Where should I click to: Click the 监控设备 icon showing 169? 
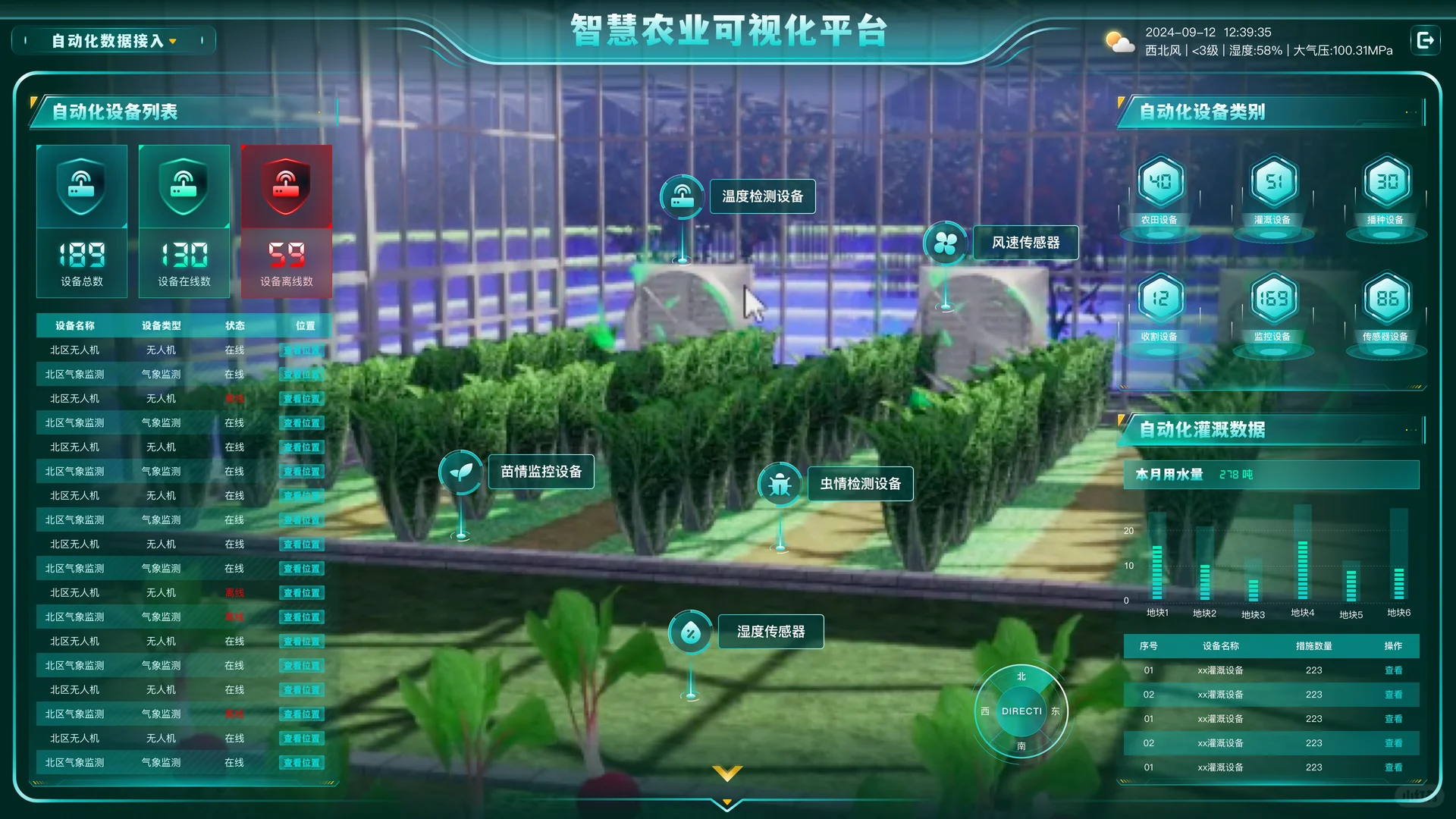pyautogui.click(x=1272, y=298)
